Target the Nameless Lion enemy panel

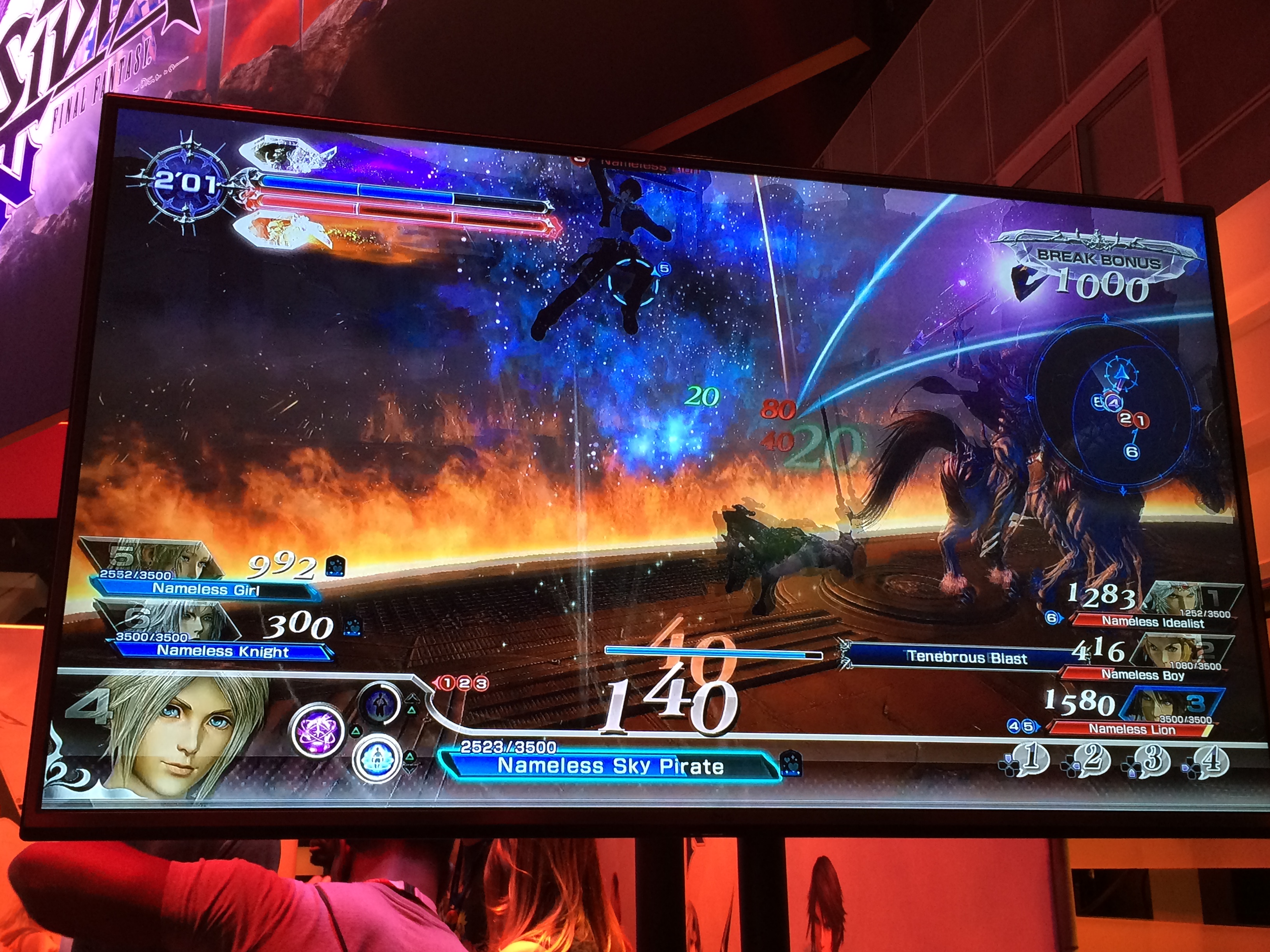point(1131,729)
